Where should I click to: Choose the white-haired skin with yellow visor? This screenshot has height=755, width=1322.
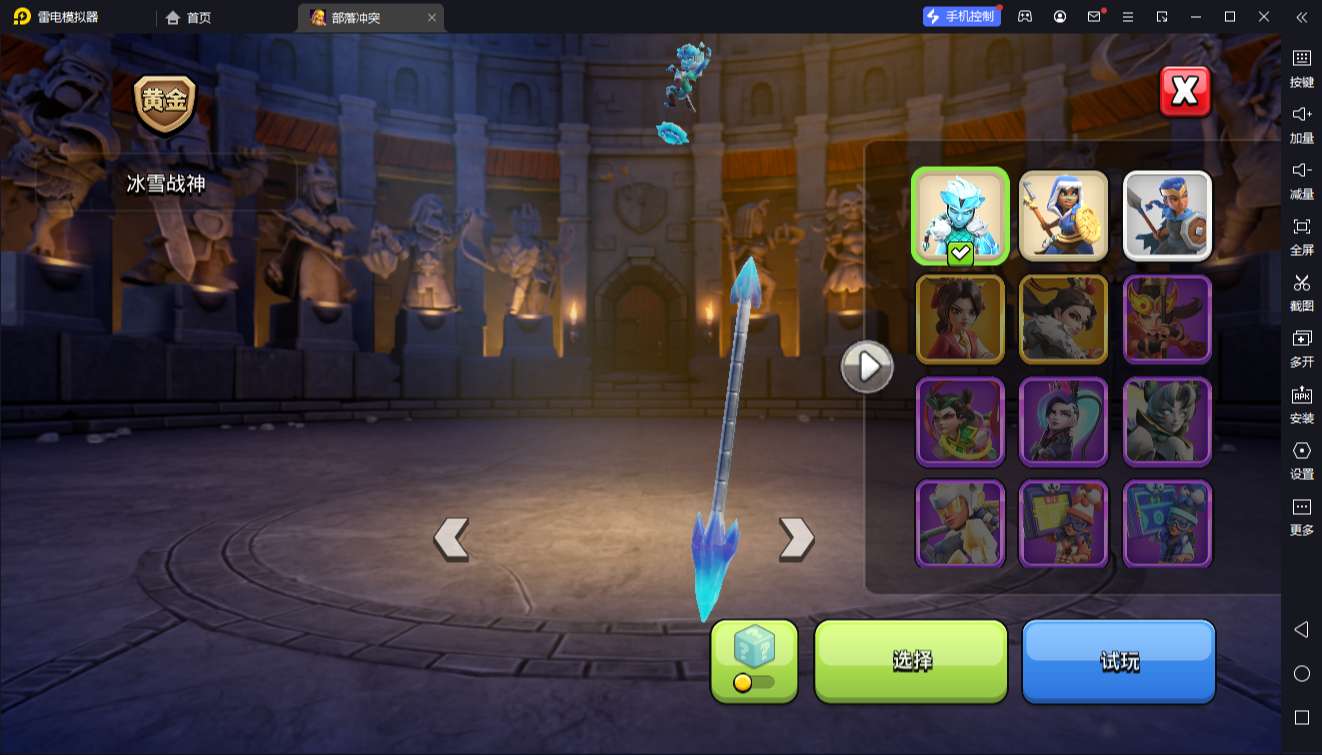coord(960,524)
